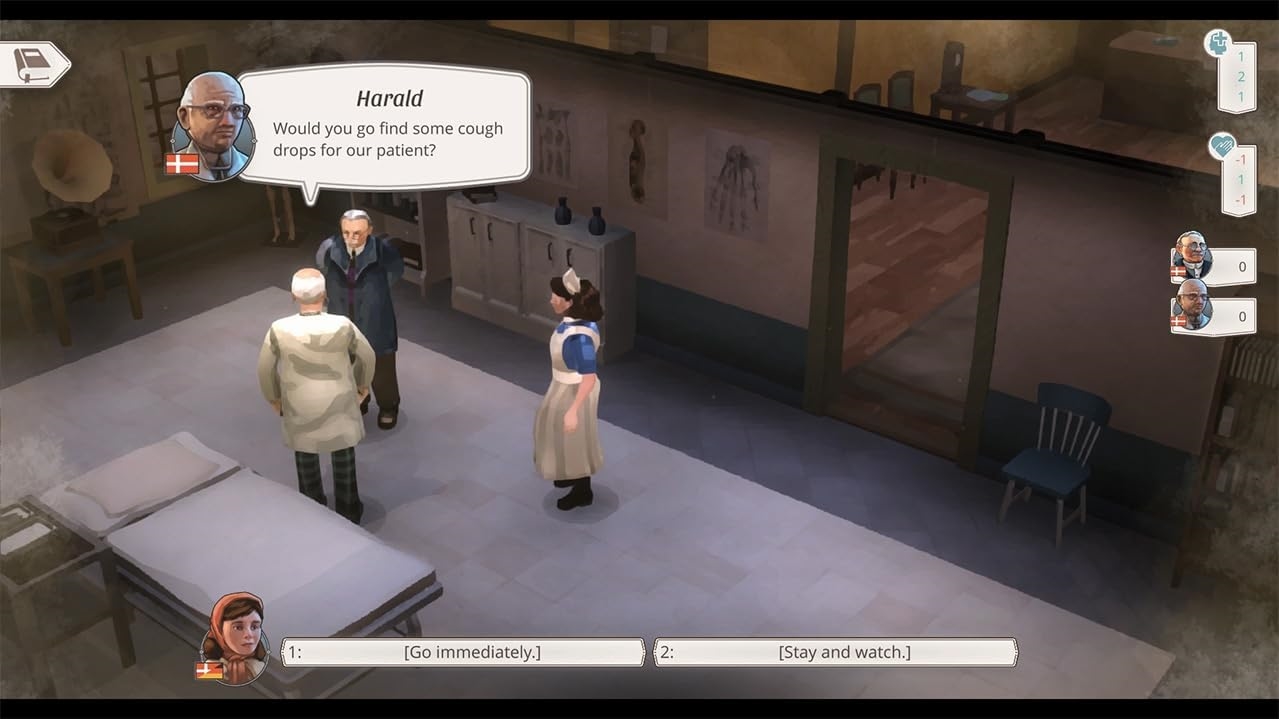Select the "Stay and watch." option
This screenshot has width=1279, height=719.
click(836, 652)
